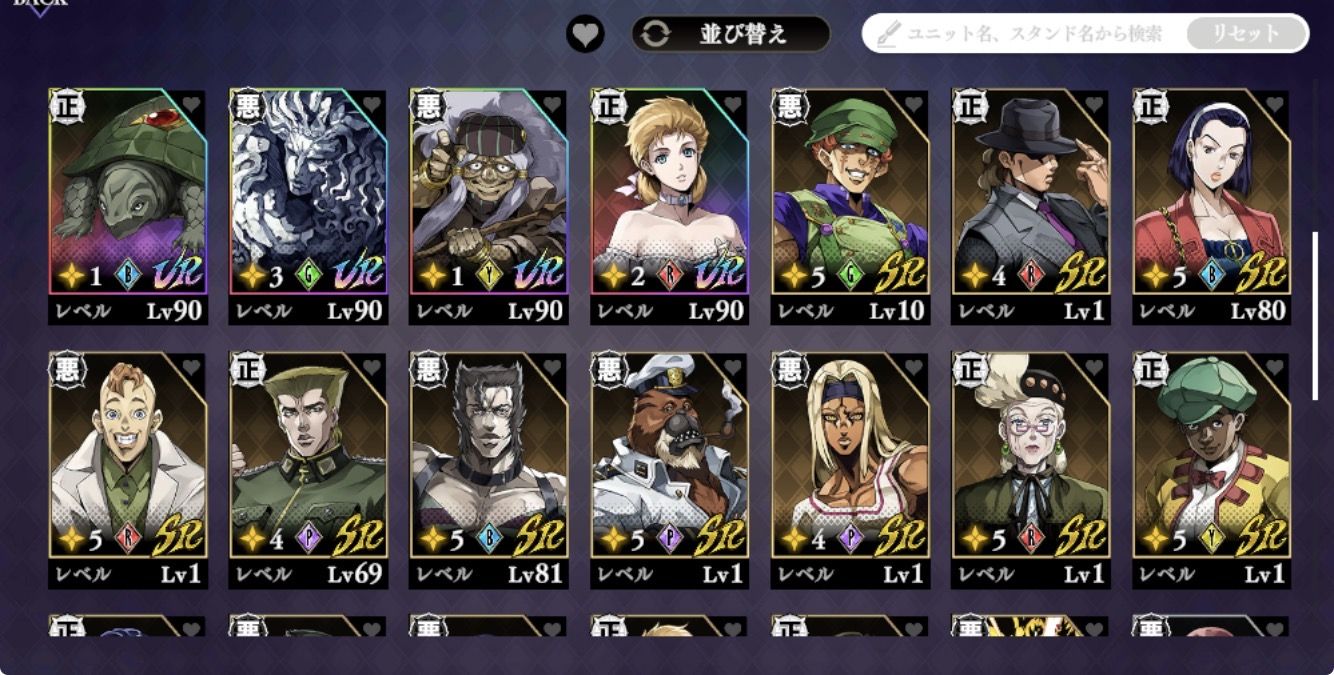Pick the blonde woman UR unit card
Viewport: 1334px width, 675px height.
tap(669, 190)
